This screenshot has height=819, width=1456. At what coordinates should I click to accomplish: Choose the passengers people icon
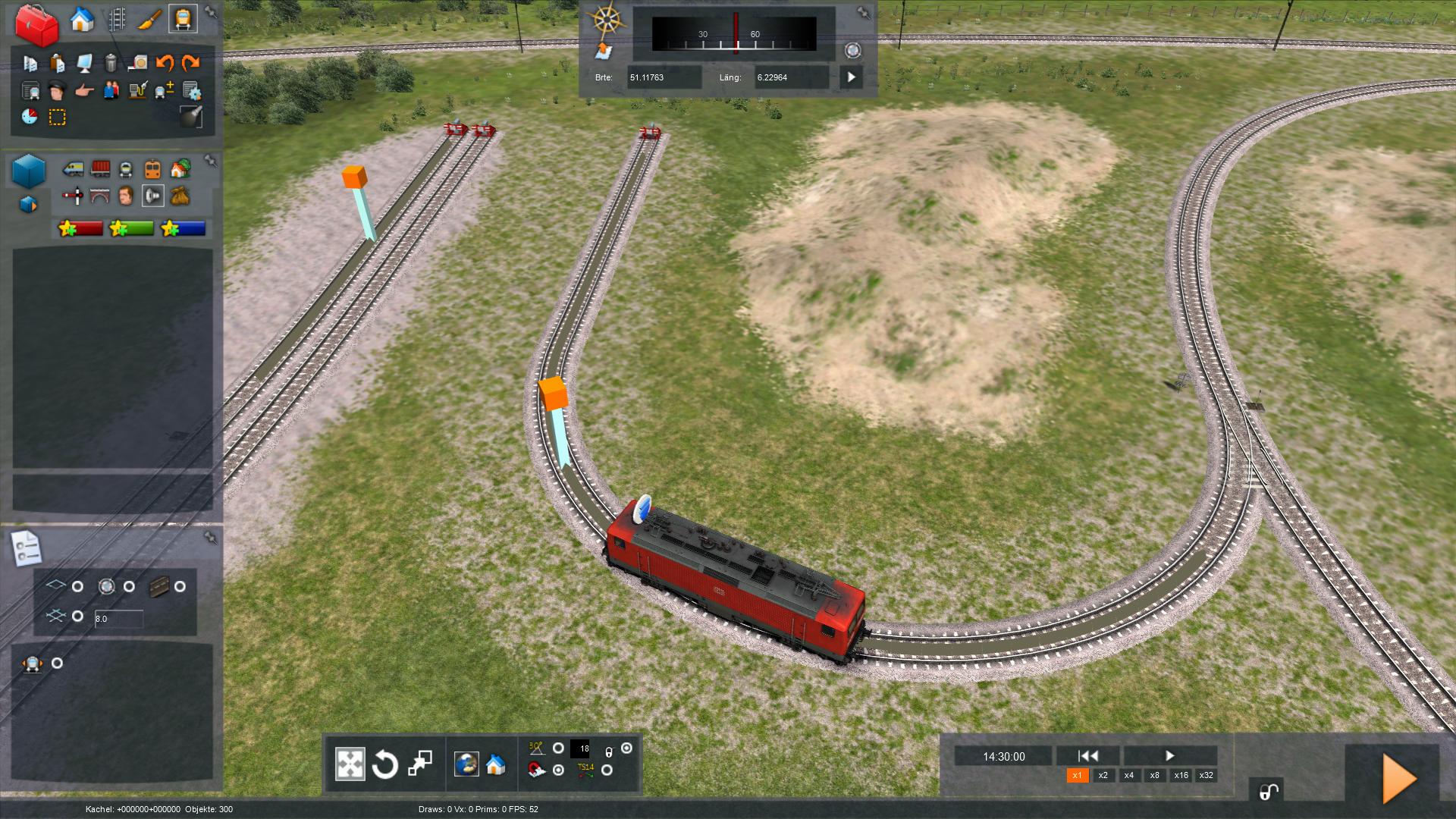pyautogui.click(x=111, y=91)
